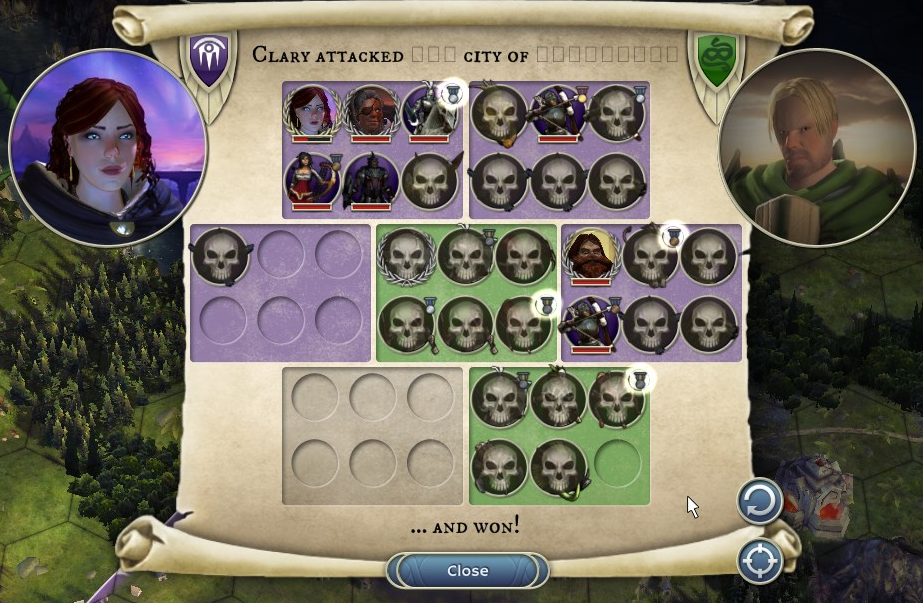Screen dimensions: 923x603
Task: Close the battle result scroll
Action: 467,571
